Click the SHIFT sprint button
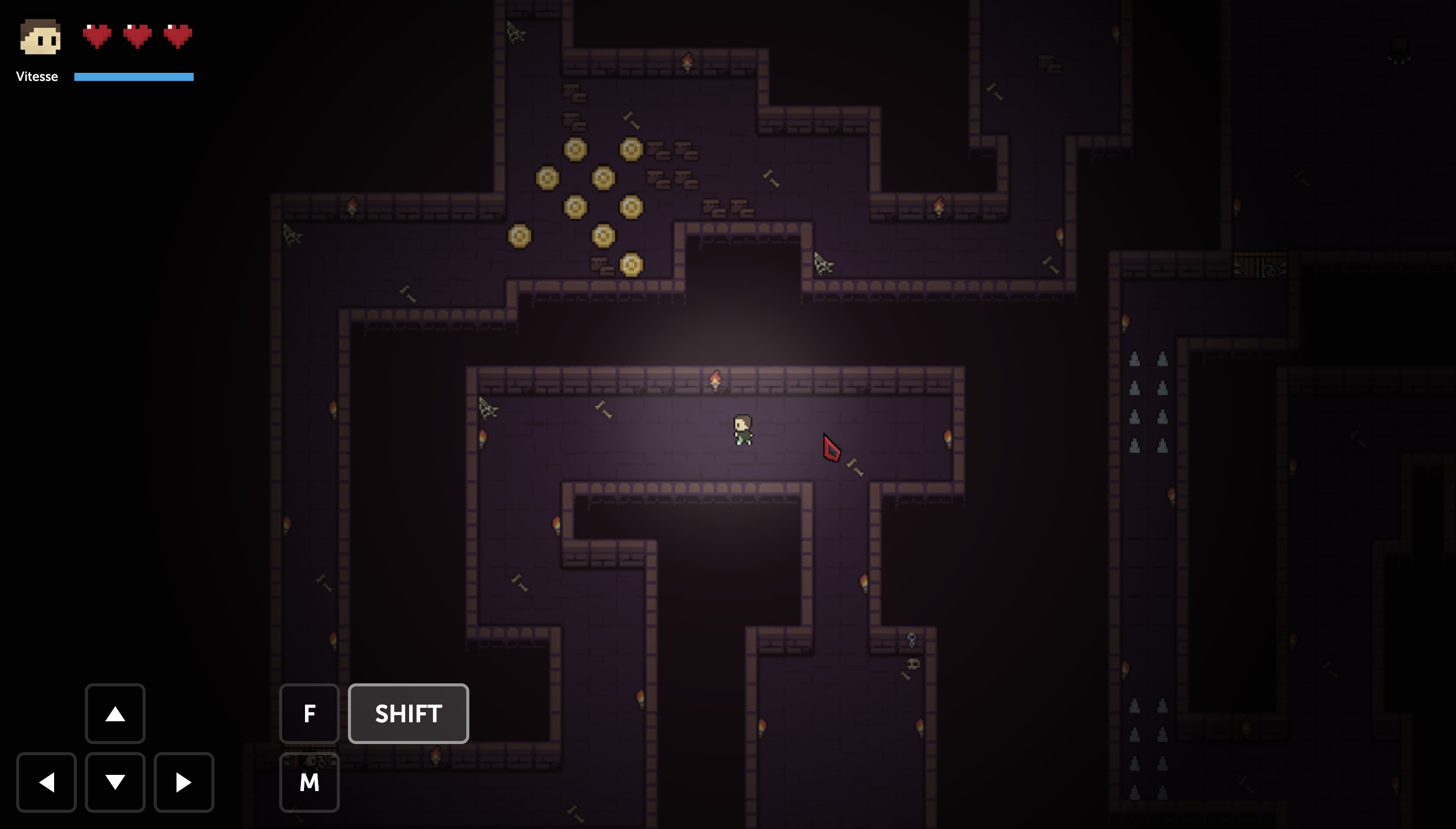The height and width of the screenshot is (829, 1456). coord(408,713)
